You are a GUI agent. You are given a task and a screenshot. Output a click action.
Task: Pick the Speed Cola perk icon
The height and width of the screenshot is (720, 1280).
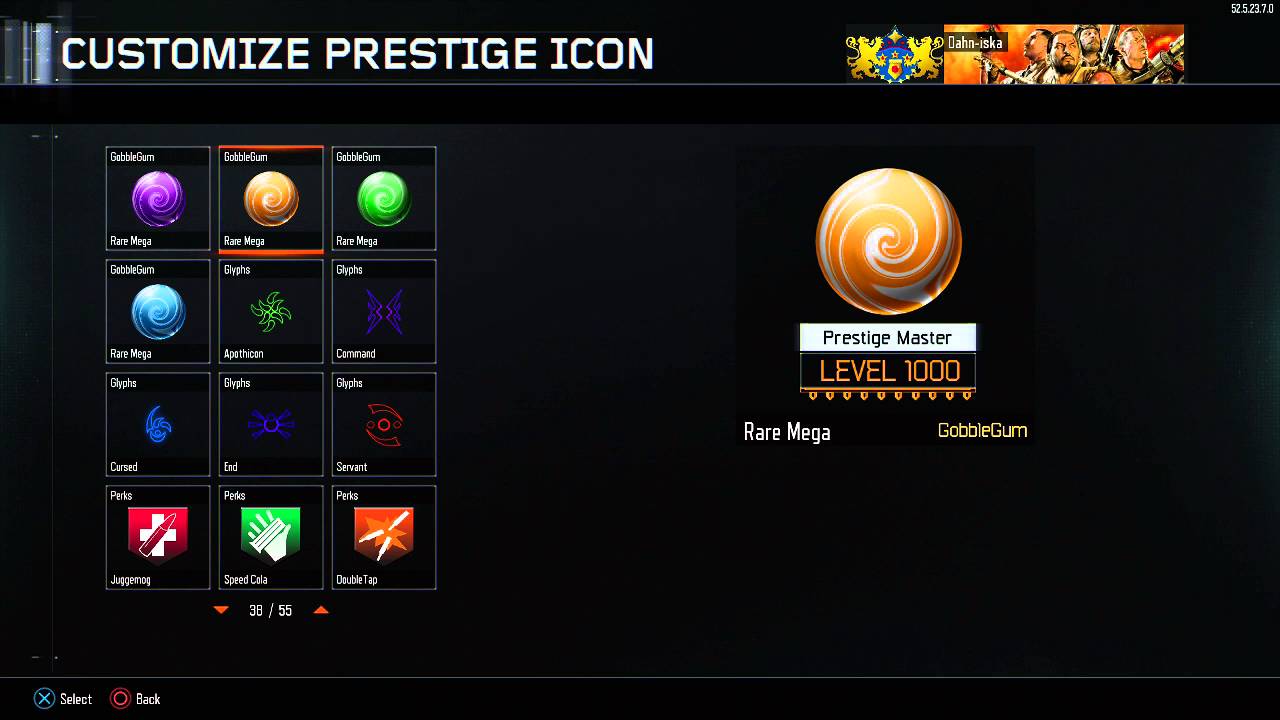(x=270, y=537)
